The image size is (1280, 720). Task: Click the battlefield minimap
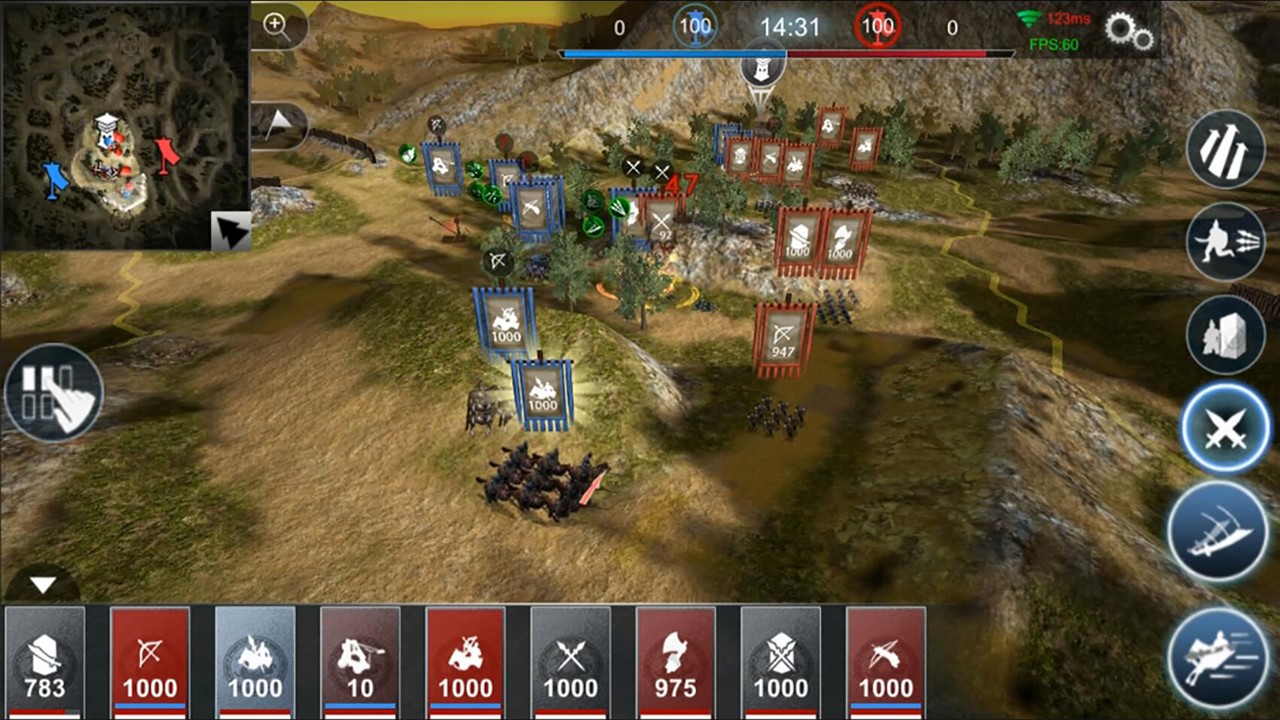tap(123, 125)
